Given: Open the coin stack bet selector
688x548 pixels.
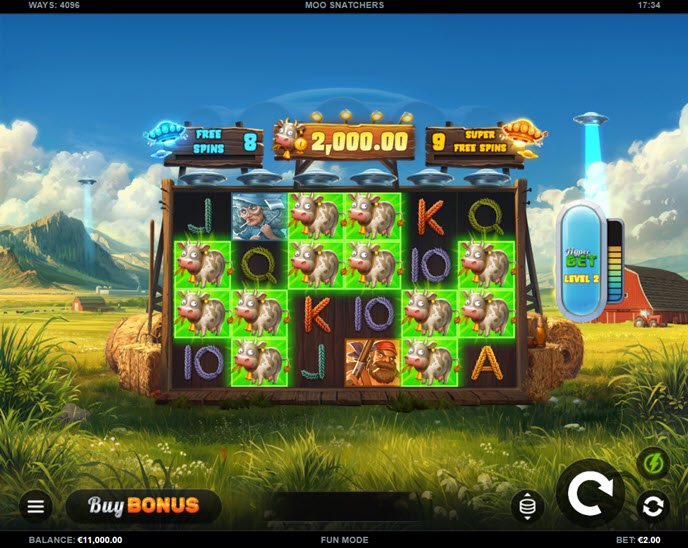Looking at the screenshot, I should coord(527,506).
